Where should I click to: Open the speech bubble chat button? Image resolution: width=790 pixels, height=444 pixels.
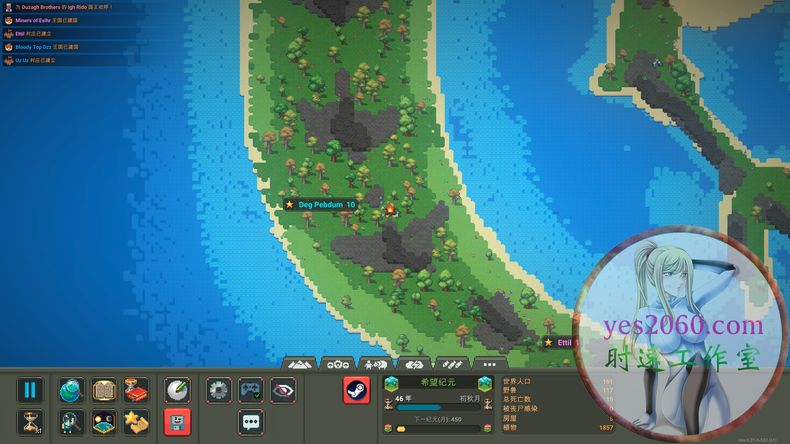tap(252, 421)
